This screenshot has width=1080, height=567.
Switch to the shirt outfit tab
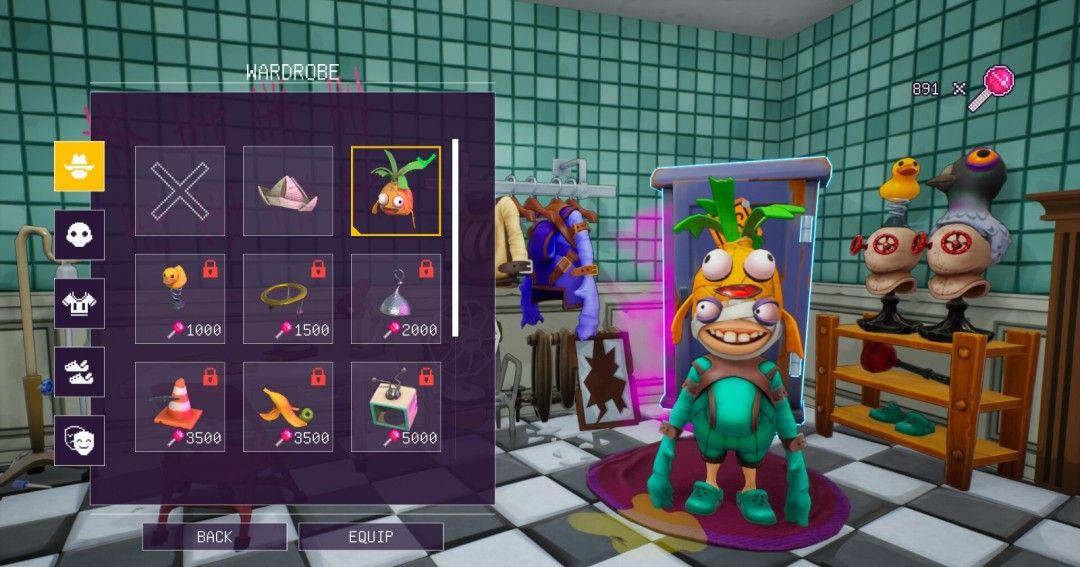point(79,303)
